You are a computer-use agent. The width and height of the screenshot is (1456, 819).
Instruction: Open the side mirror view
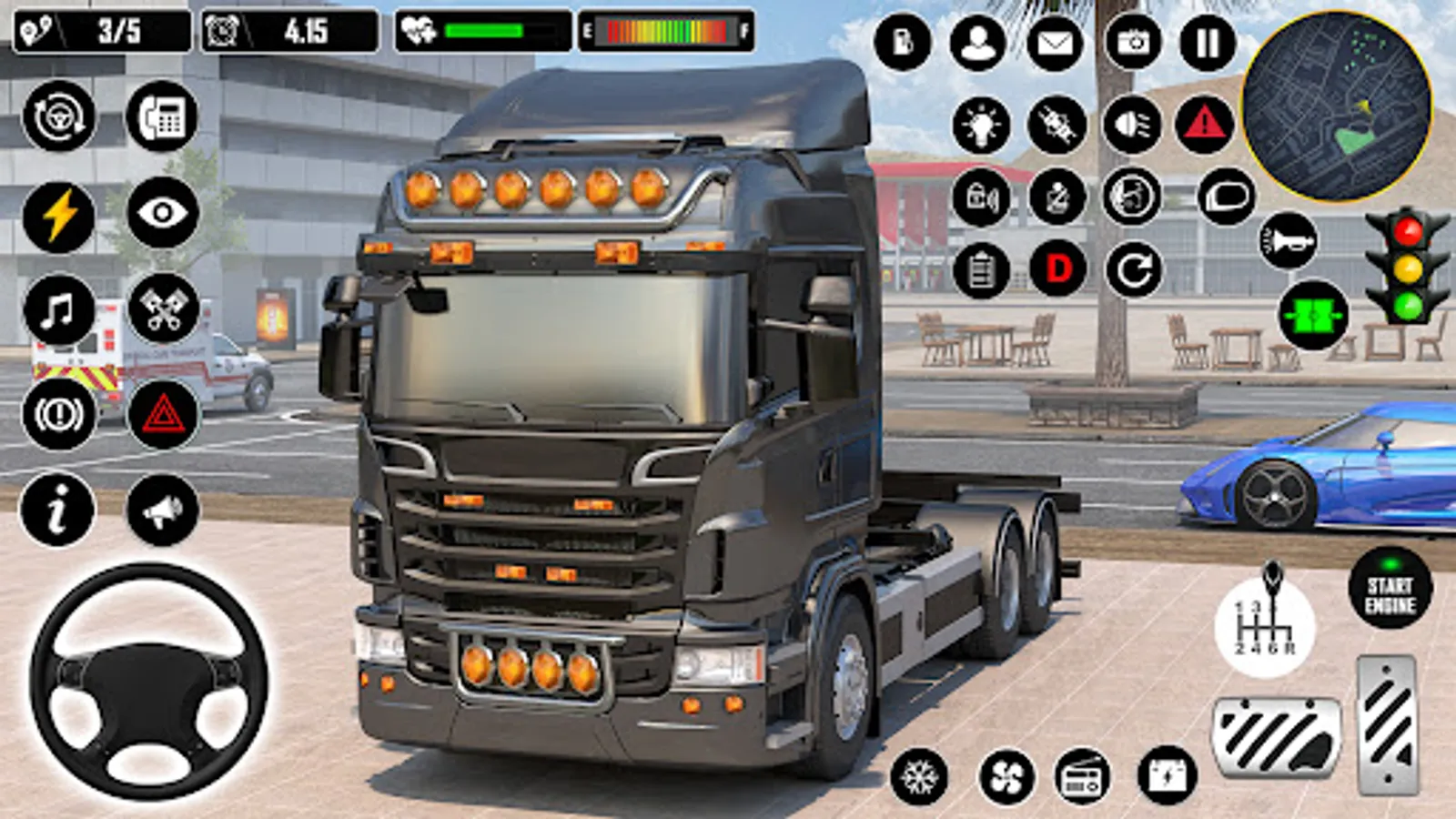tap(1226, 197)
